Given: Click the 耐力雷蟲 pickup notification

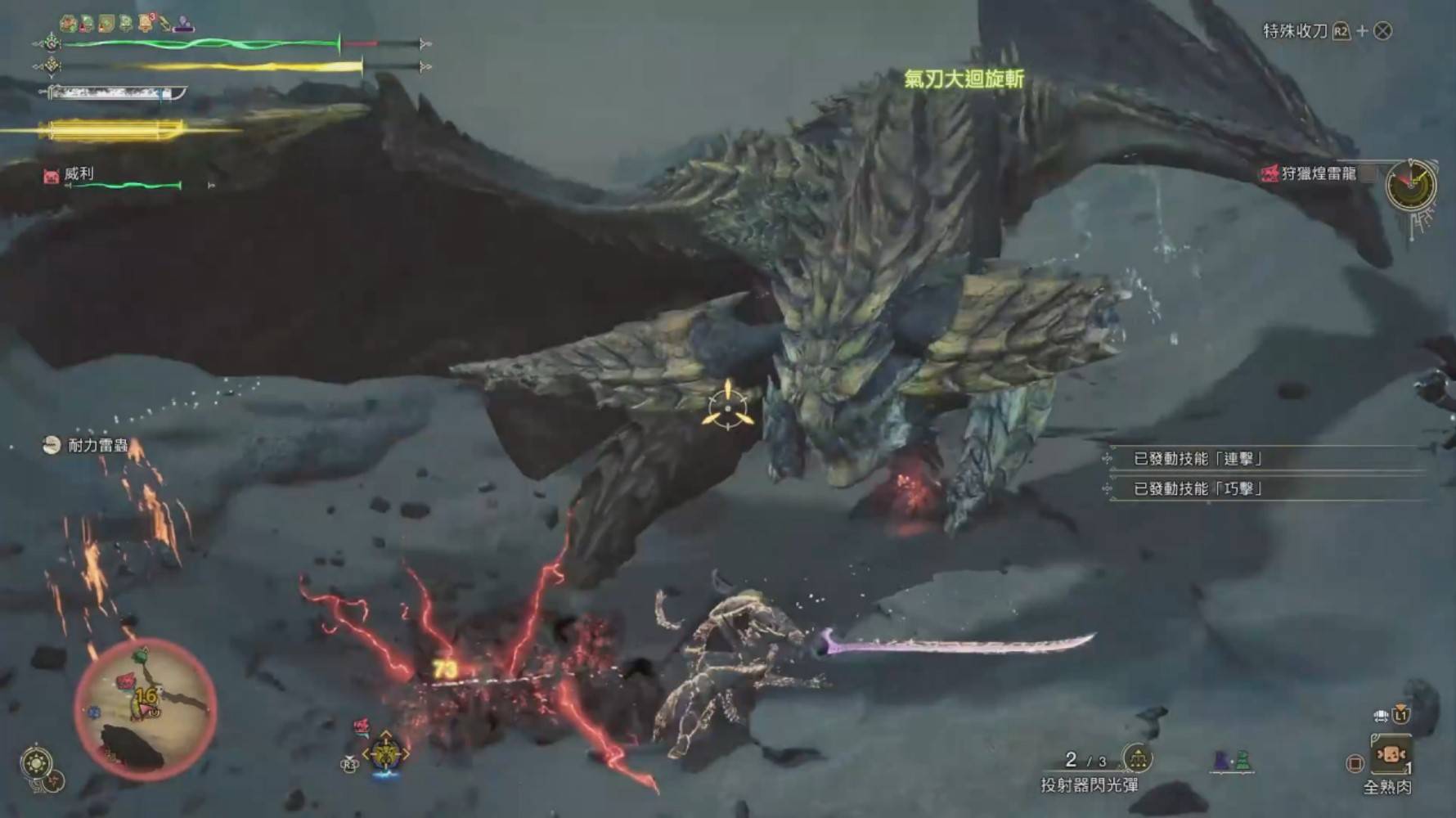Looking at the screenshot, I should click(88, 446).
